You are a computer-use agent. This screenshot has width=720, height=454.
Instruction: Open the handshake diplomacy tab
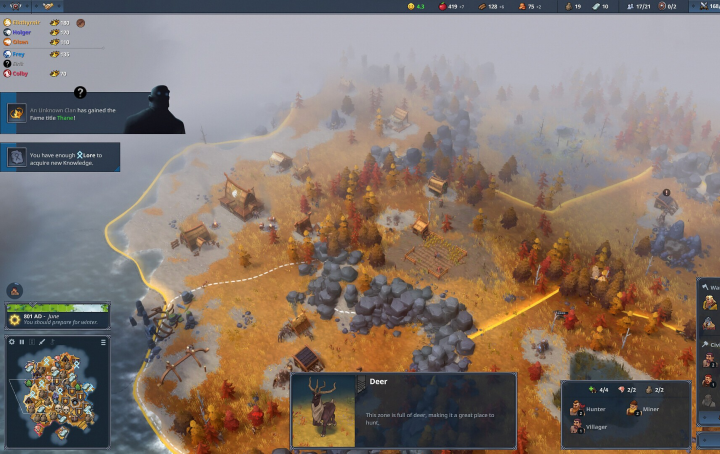[x=49, y=6]
